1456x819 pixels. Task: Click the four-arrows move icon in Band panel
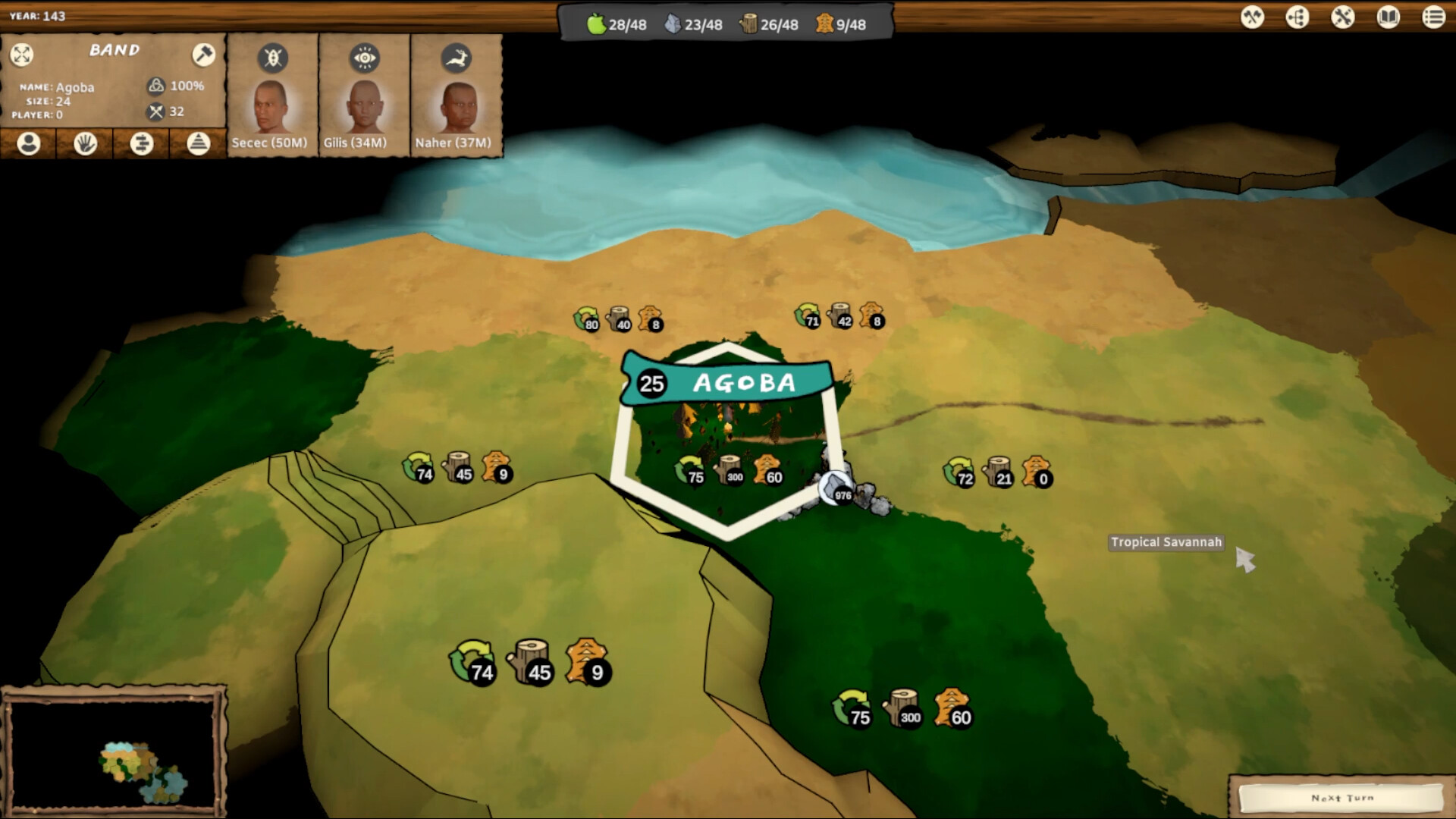coord(22,54)
